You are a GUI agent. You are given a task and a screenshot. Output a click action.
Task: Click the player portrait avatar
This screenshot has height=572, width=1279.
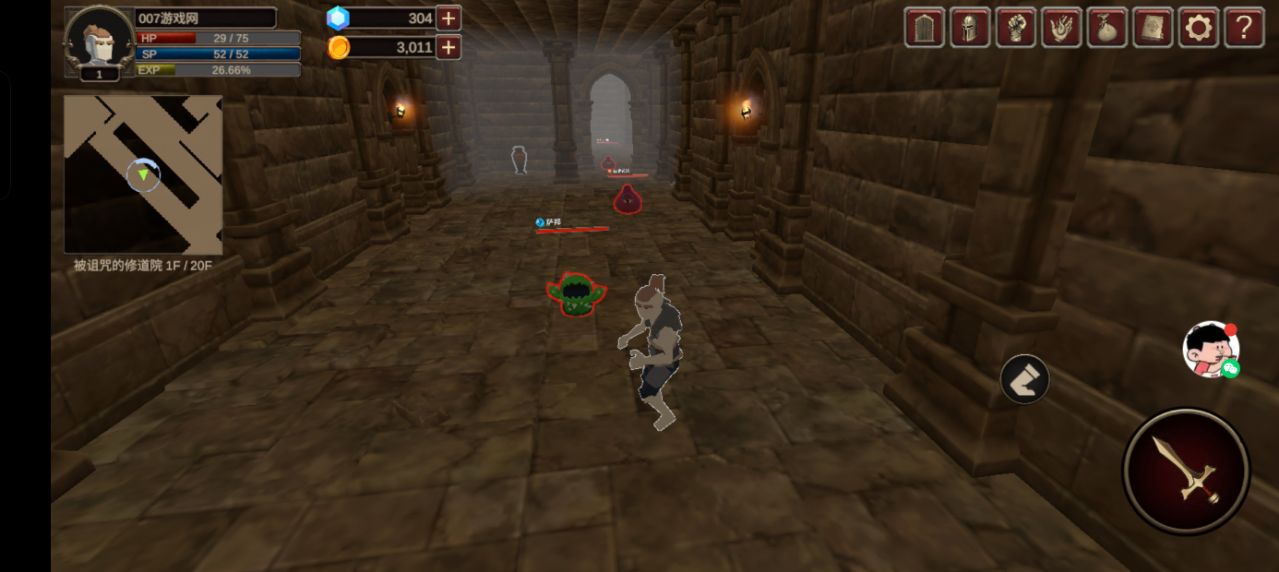tap(99, 40)
